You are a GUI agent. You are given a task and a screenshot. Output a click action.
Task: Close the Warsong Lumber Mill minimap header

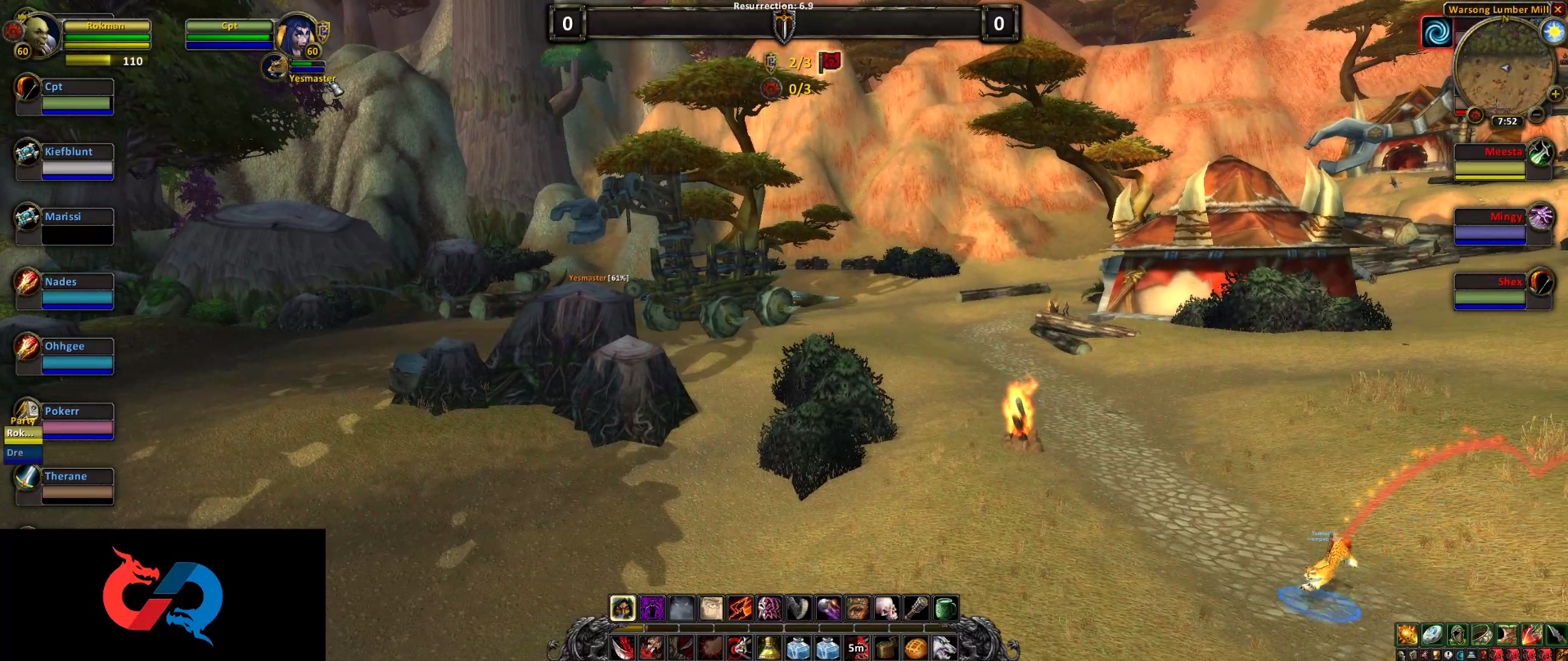click(1558, 9)
